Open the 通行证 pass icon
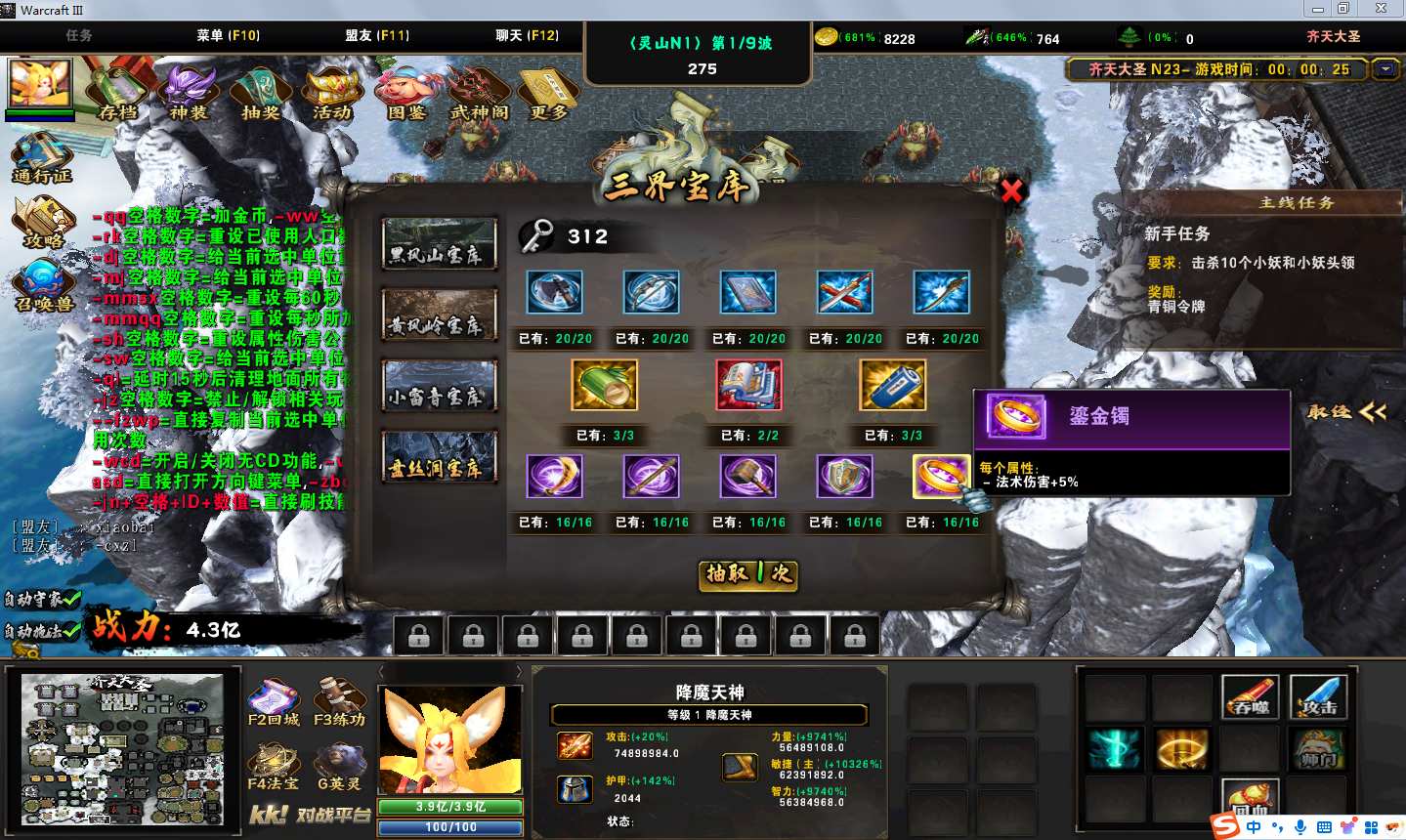This screenshot has height=840, width=1406. [x=42, y=158]
